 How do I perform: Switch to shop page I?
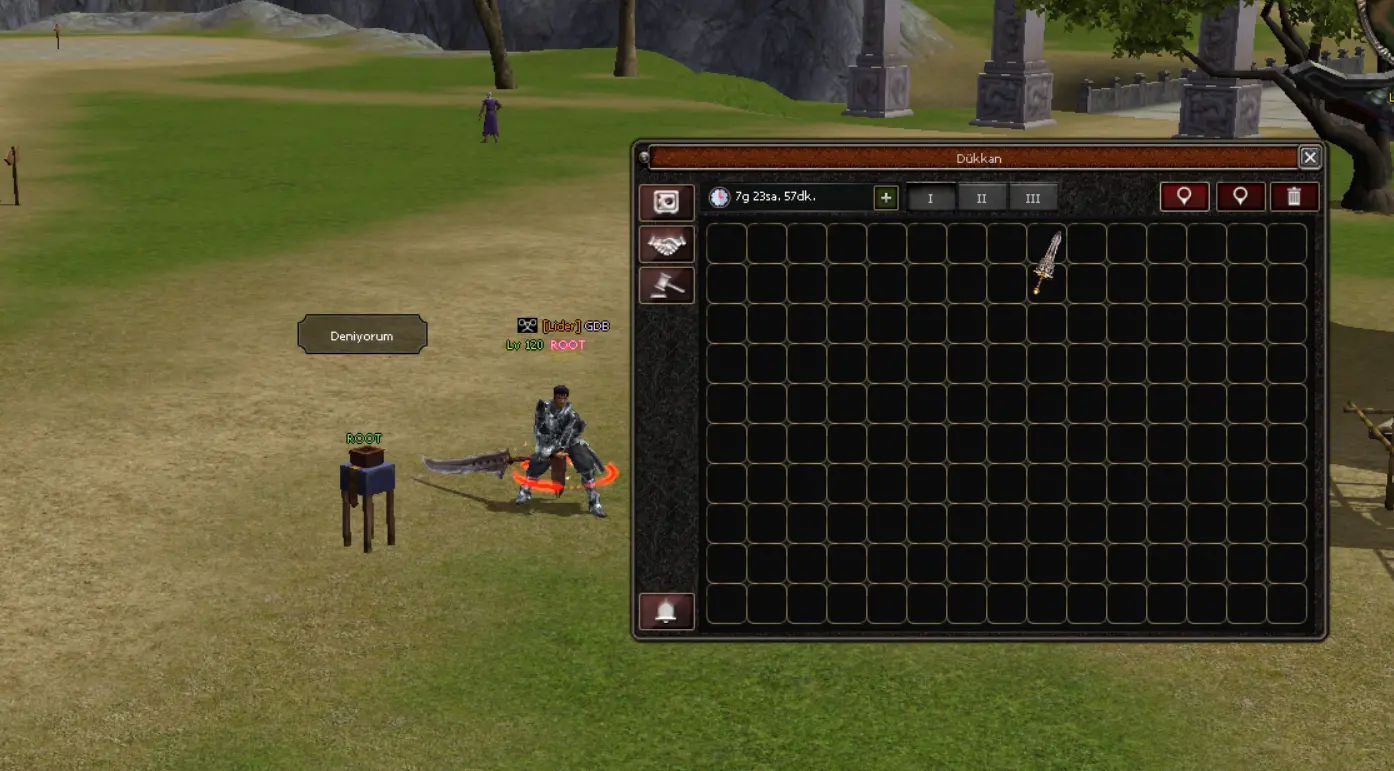coord(930,198)
